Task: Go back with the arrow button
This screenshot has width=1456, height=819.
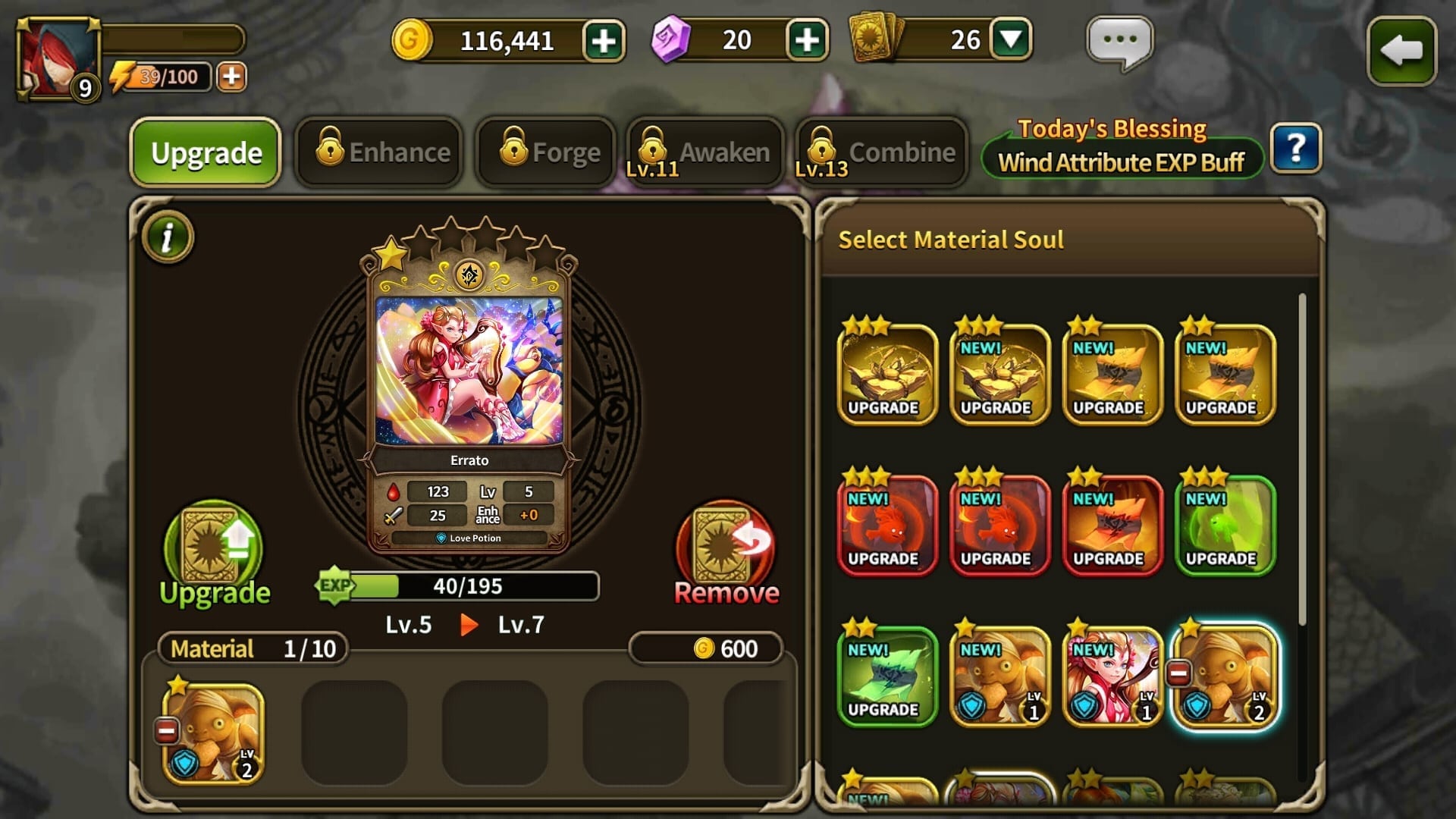Action: tap(1401, 51)
